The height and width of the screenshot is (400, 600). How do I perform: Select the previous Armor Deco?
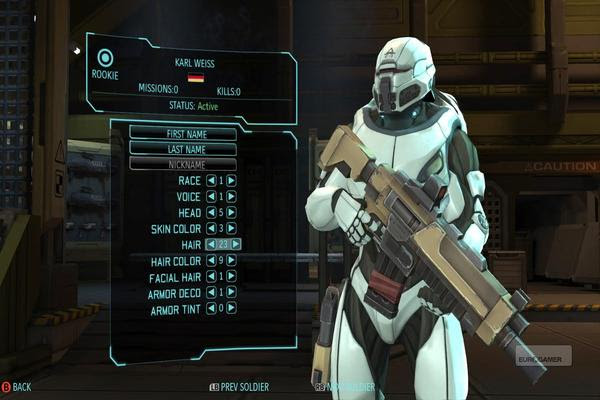click(x=210, y=292)
